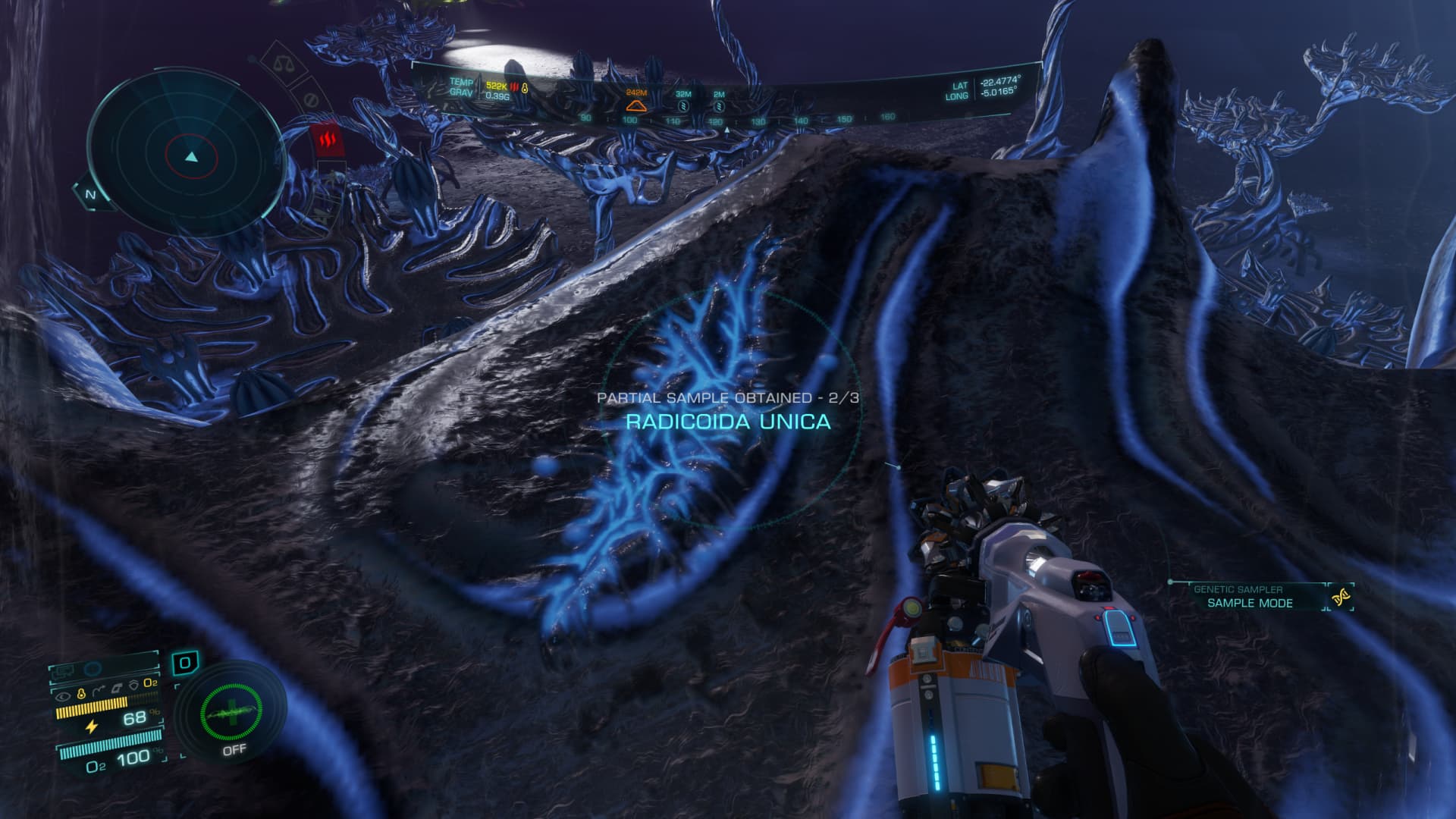
Task: Select the 2M sample marker on compass
Action: (718, 105)
